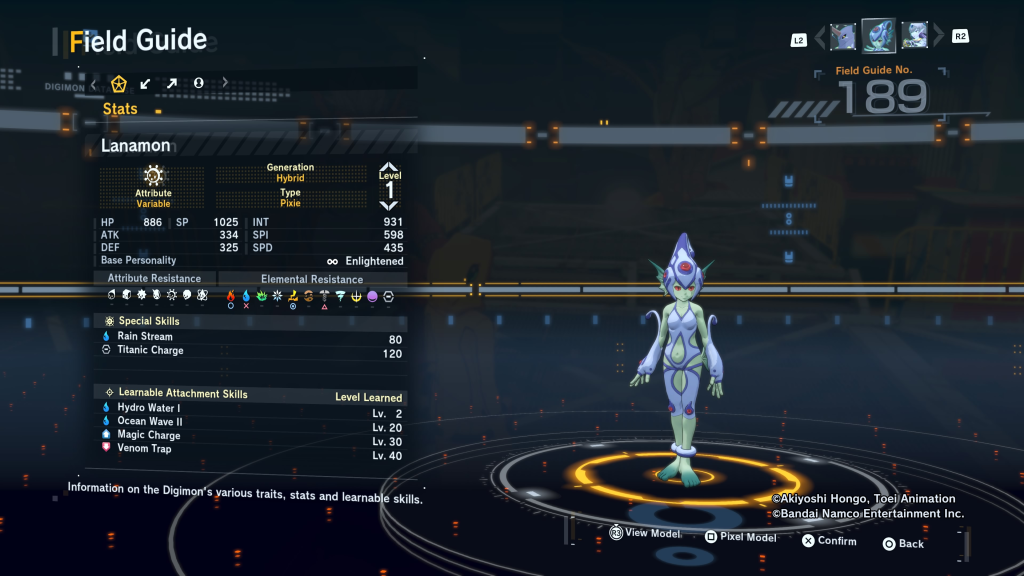Show the profile silhouette tab
The width and height of the screenshot is (1024, 576).
198,83
